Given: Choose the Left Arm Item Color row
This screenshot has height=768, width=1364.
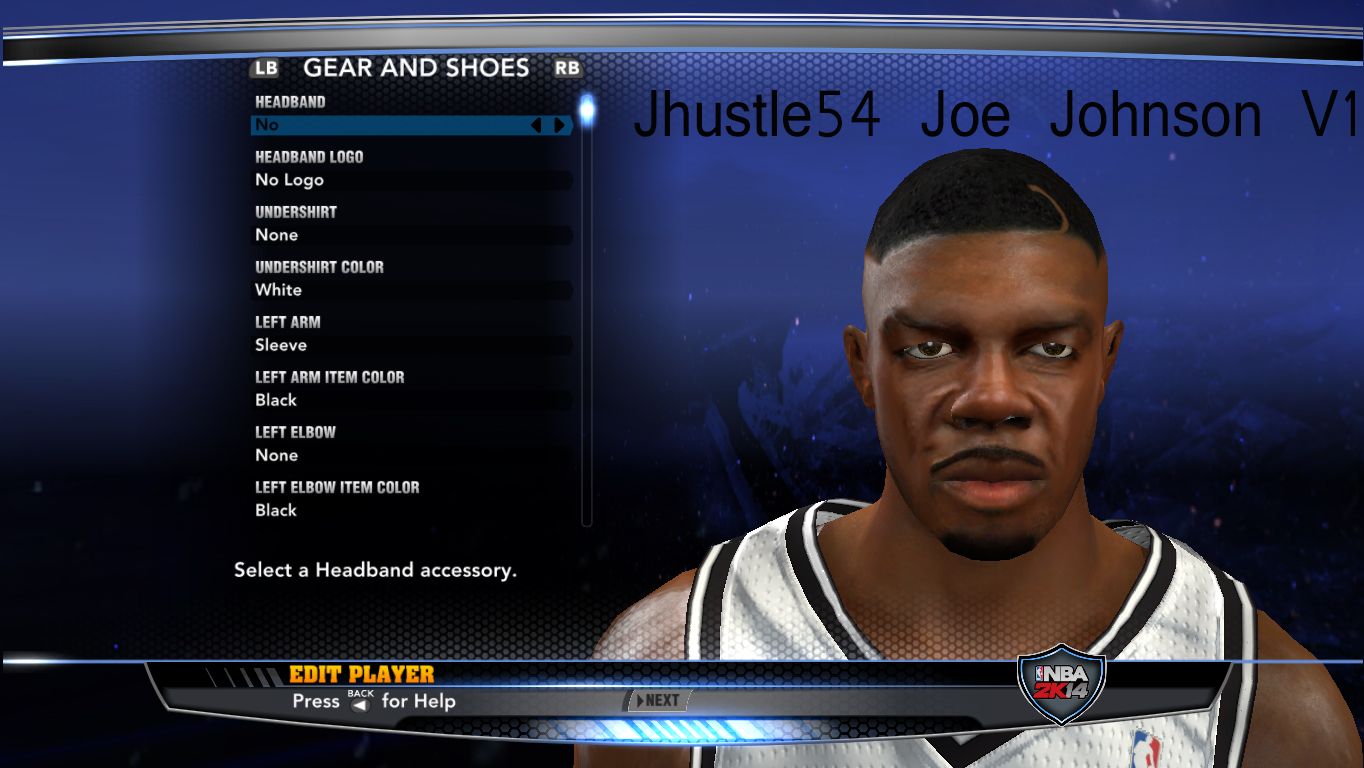Looking at the screenshot, I should [x=410, y=400].
